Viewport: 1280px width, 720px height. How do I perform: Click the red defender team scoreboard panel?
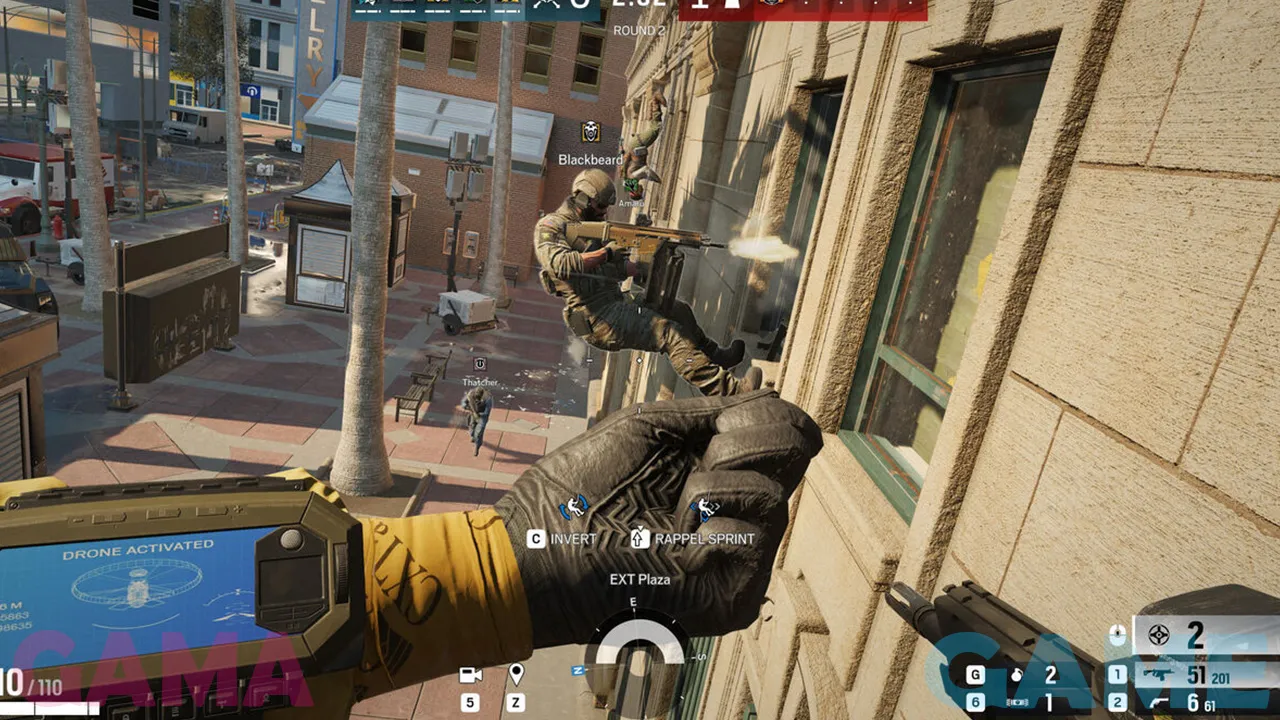(x=802, y=8)
